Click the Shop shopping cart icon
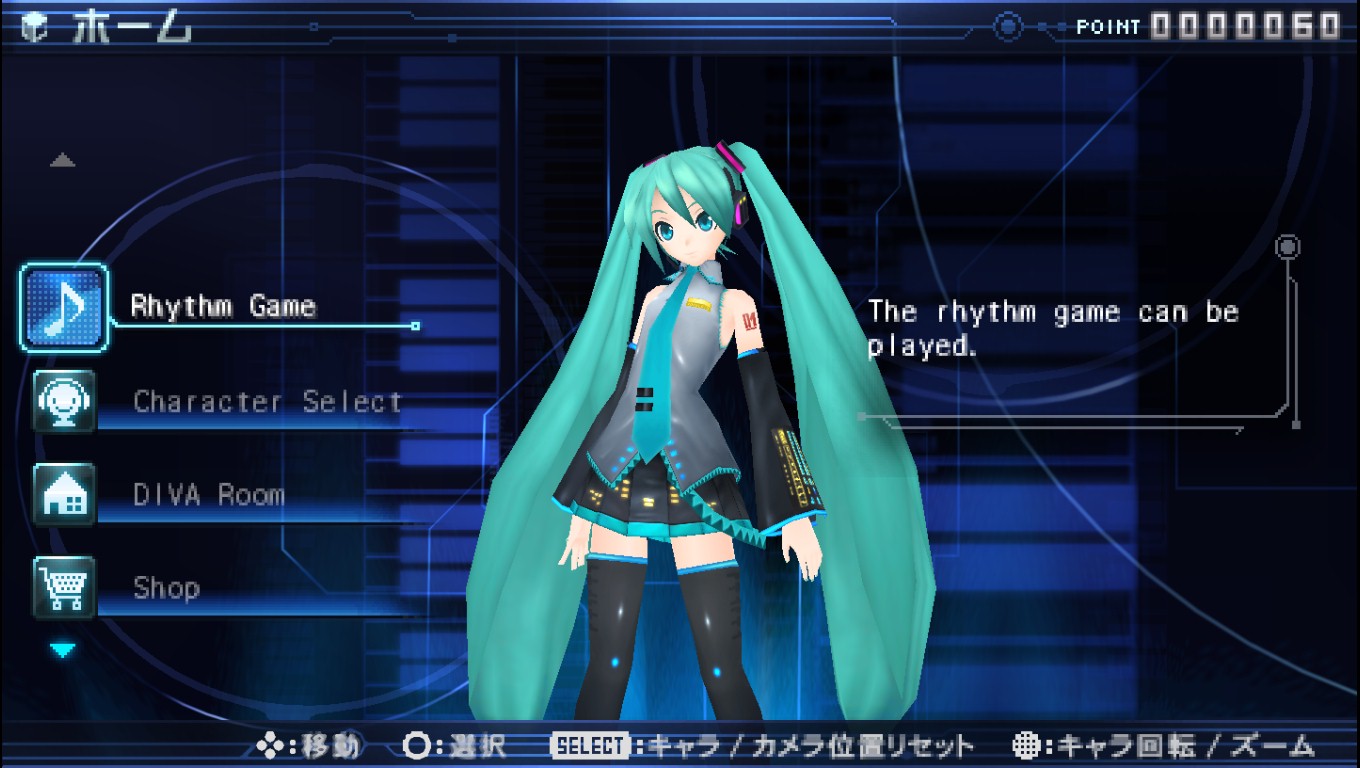This screenshot has width=1360, height=768. click(x=62, y=588)
